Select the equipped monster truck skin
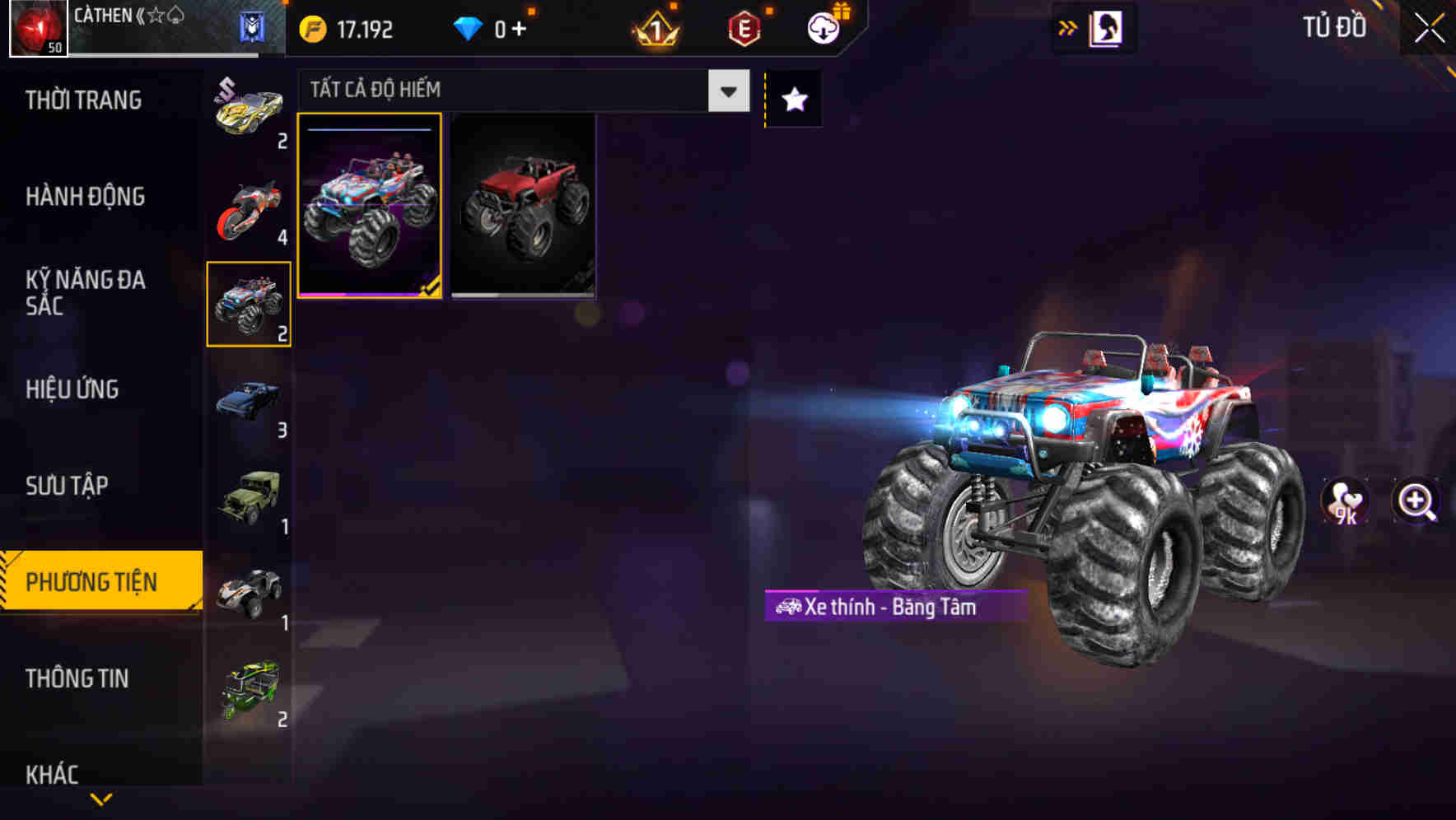1456x820 pixels. (x=371, y=206)
